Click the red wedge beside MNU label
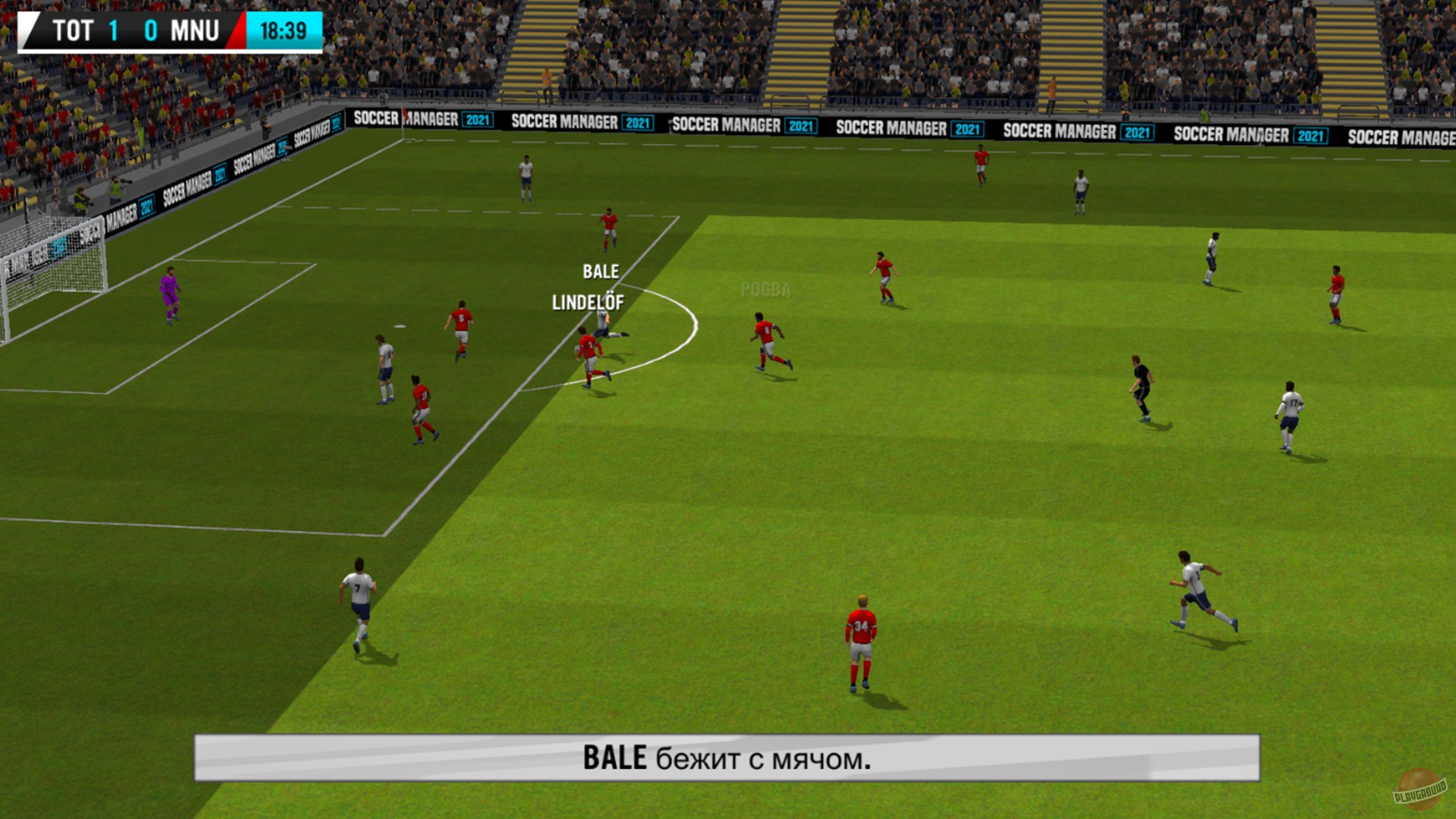Image resolution: width=1456 pixels, height=819 pixels. (x=240, y=31)
